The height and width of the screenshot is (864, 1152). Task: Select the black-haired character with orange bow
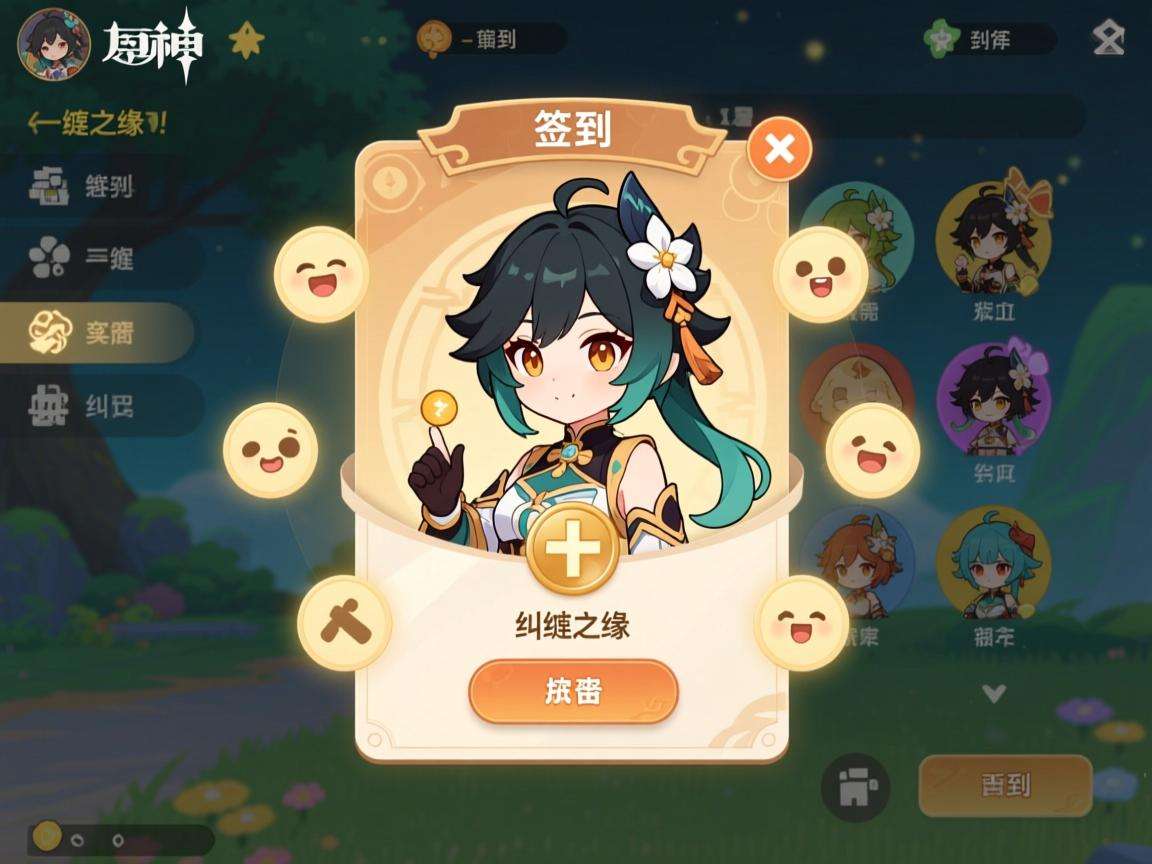(x=993, y=238)
